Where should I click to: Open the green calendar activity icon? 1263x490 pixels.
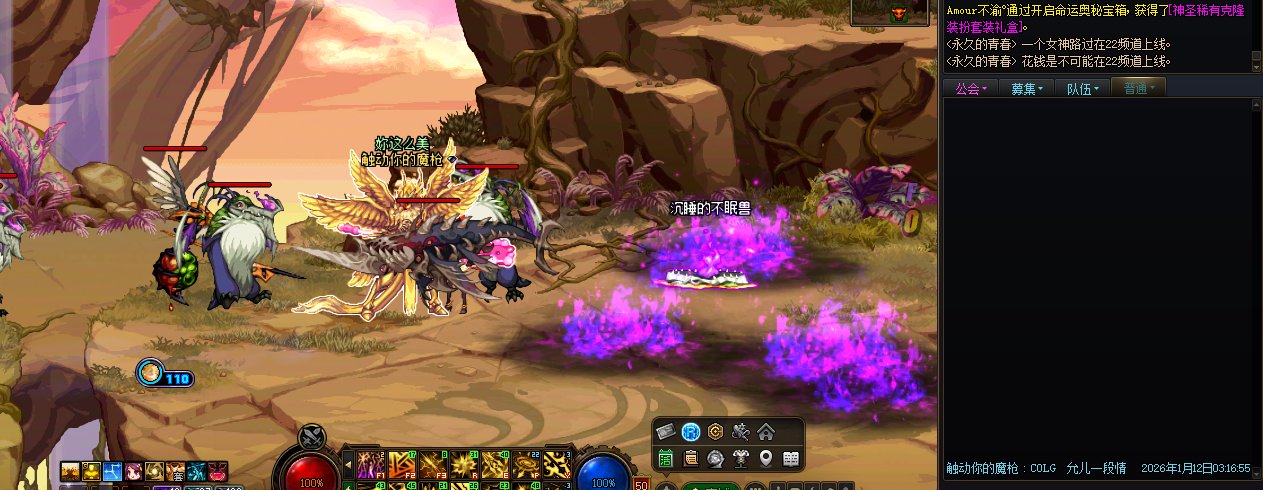pos(666,459)
